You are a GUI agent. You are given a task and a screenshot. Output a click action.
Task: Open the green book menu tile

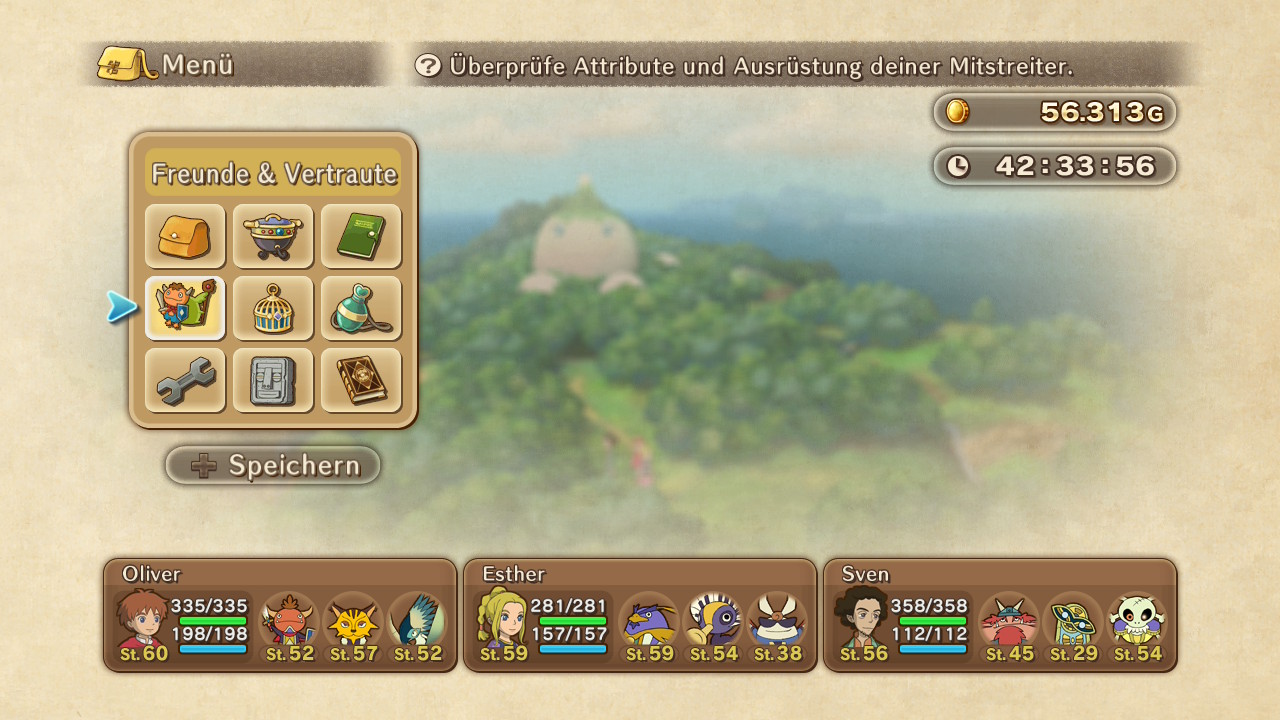click(x=361, y=236)
